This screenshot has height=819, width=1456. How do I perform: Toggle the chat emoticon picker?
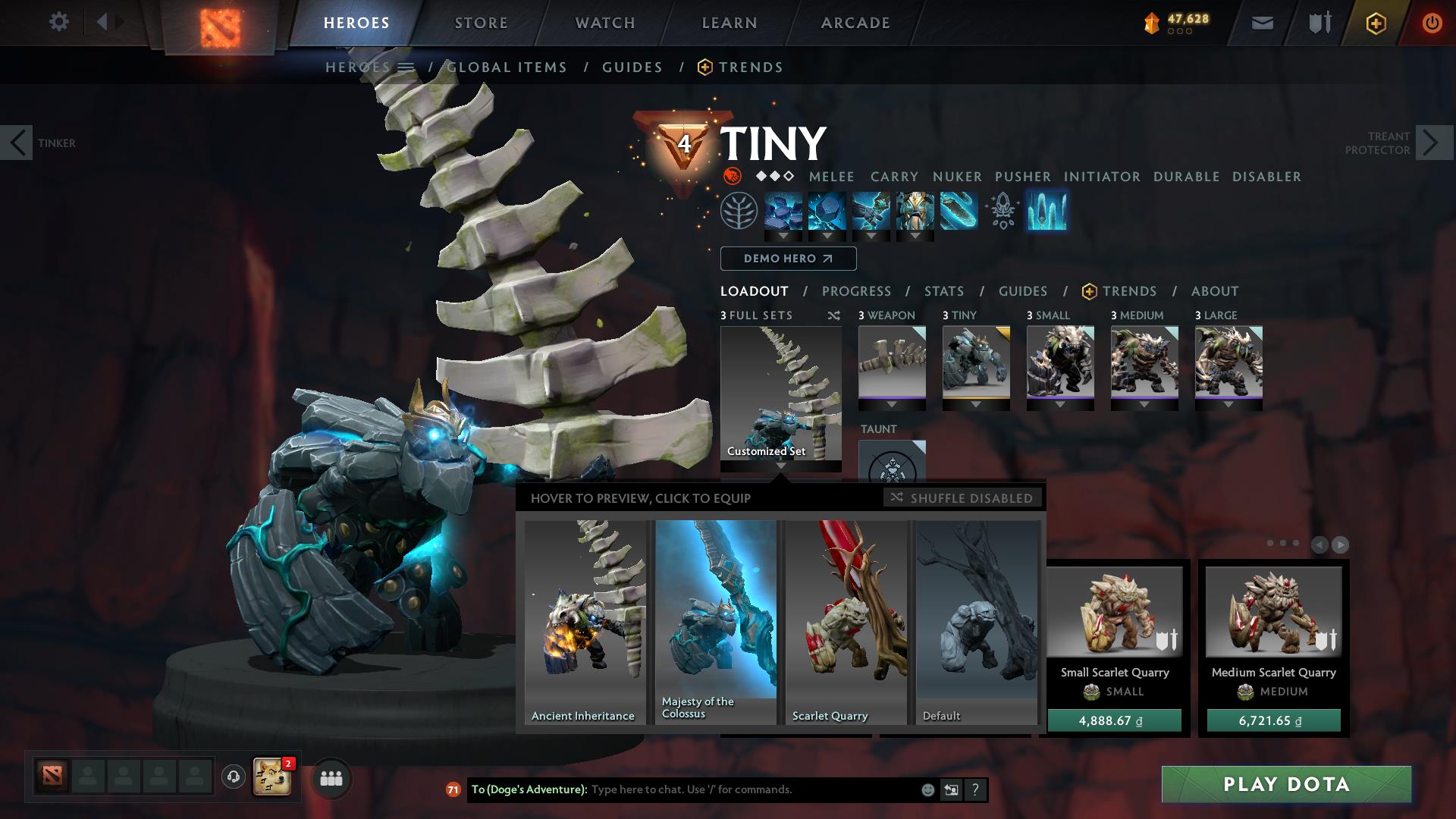(927, 789)
